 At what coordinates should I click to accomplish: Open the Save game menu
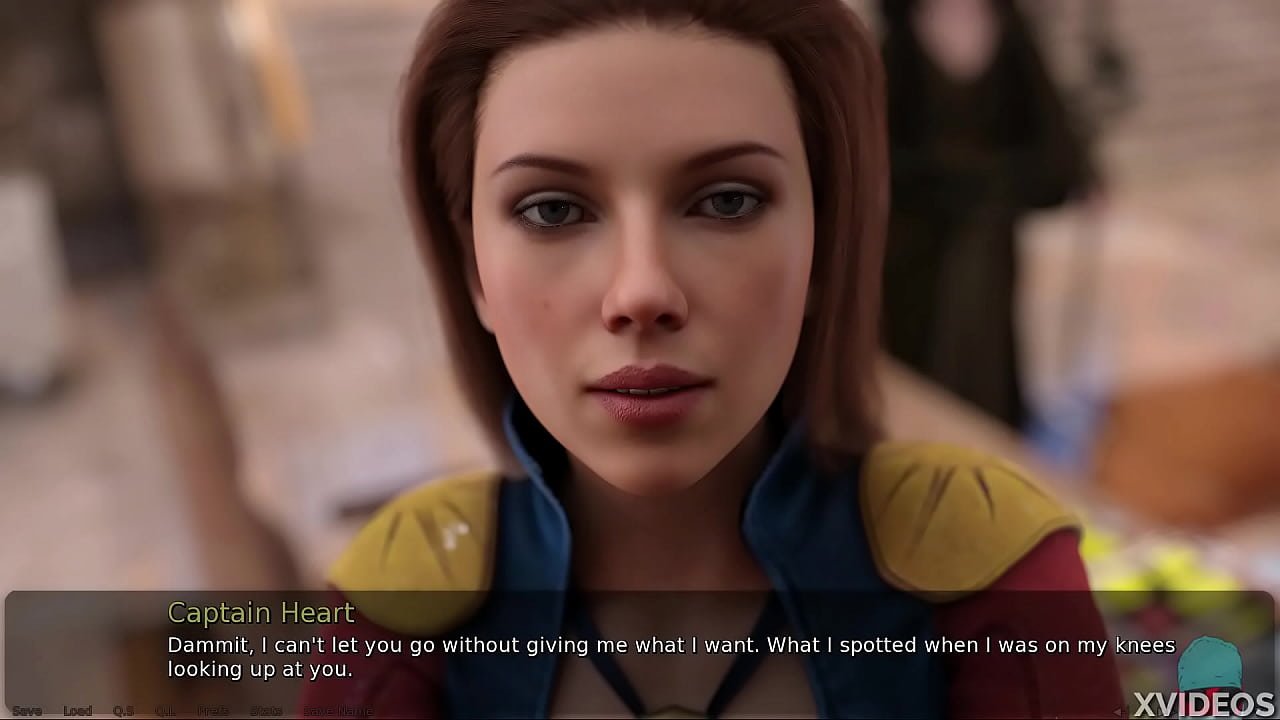[x=27, y=711]
